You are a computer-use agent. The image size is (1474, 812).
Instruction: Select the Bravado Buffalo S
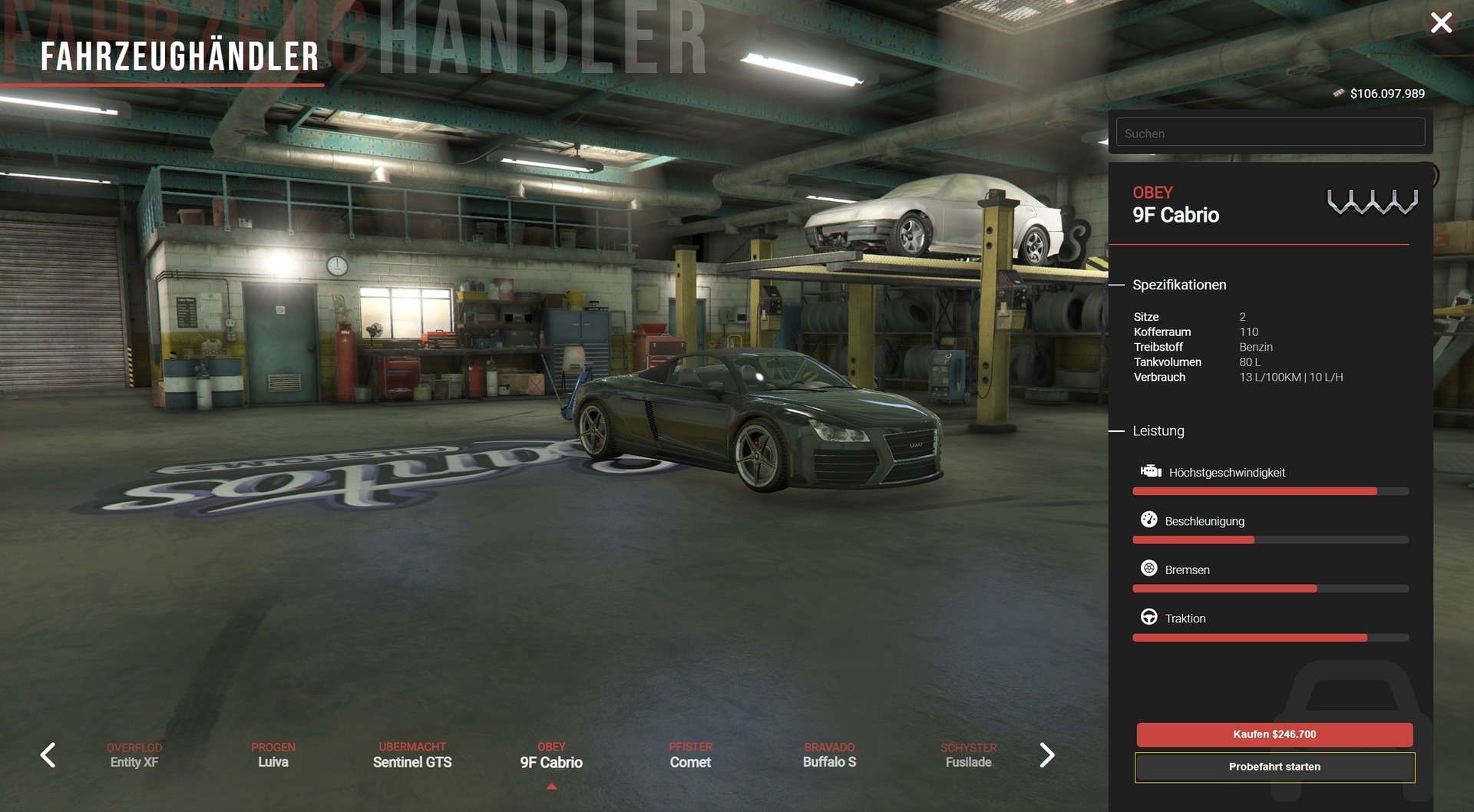click(829, 755)
